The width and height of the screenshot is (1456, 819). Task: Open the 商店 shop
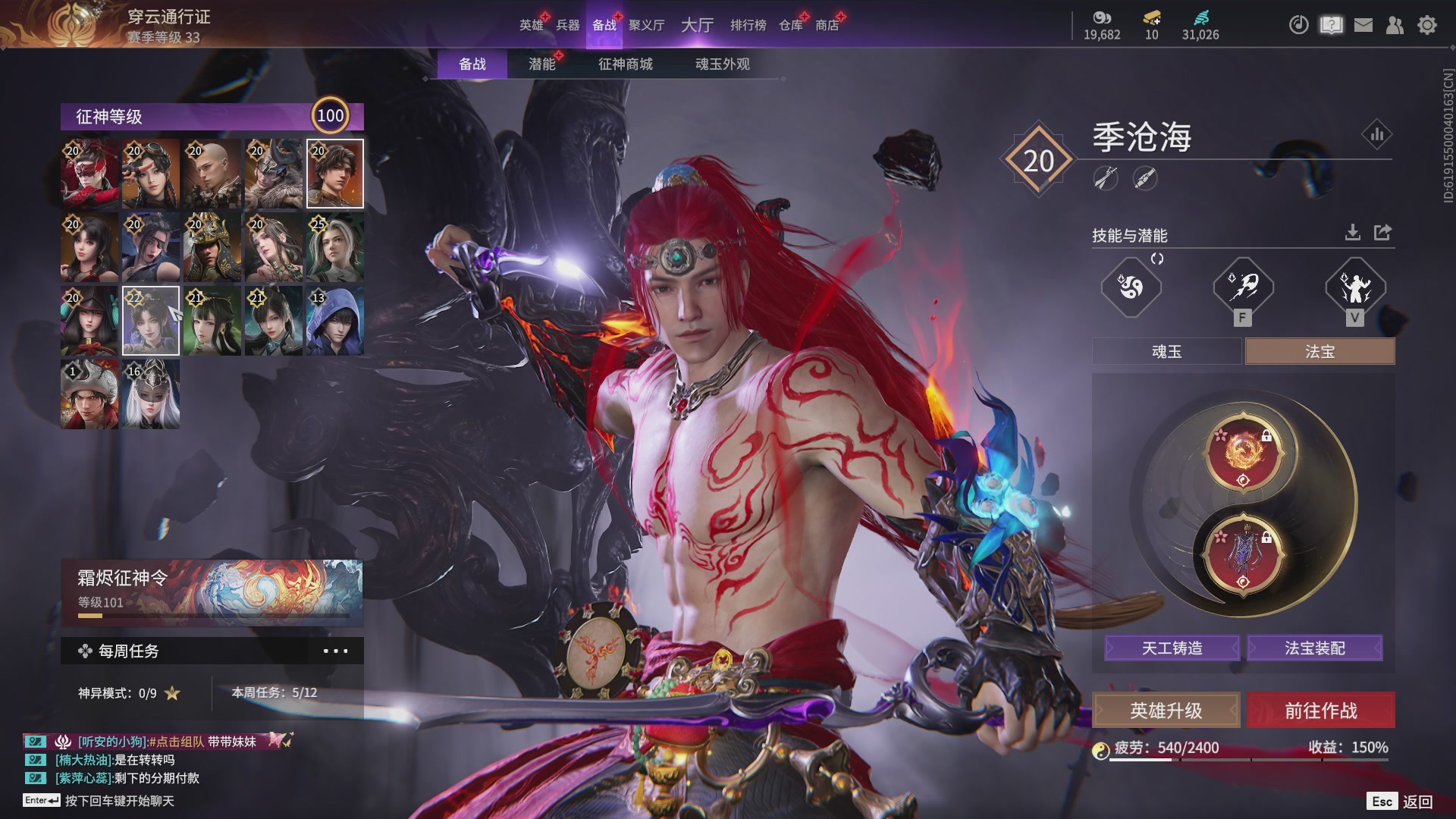click(x=827, y=25)
